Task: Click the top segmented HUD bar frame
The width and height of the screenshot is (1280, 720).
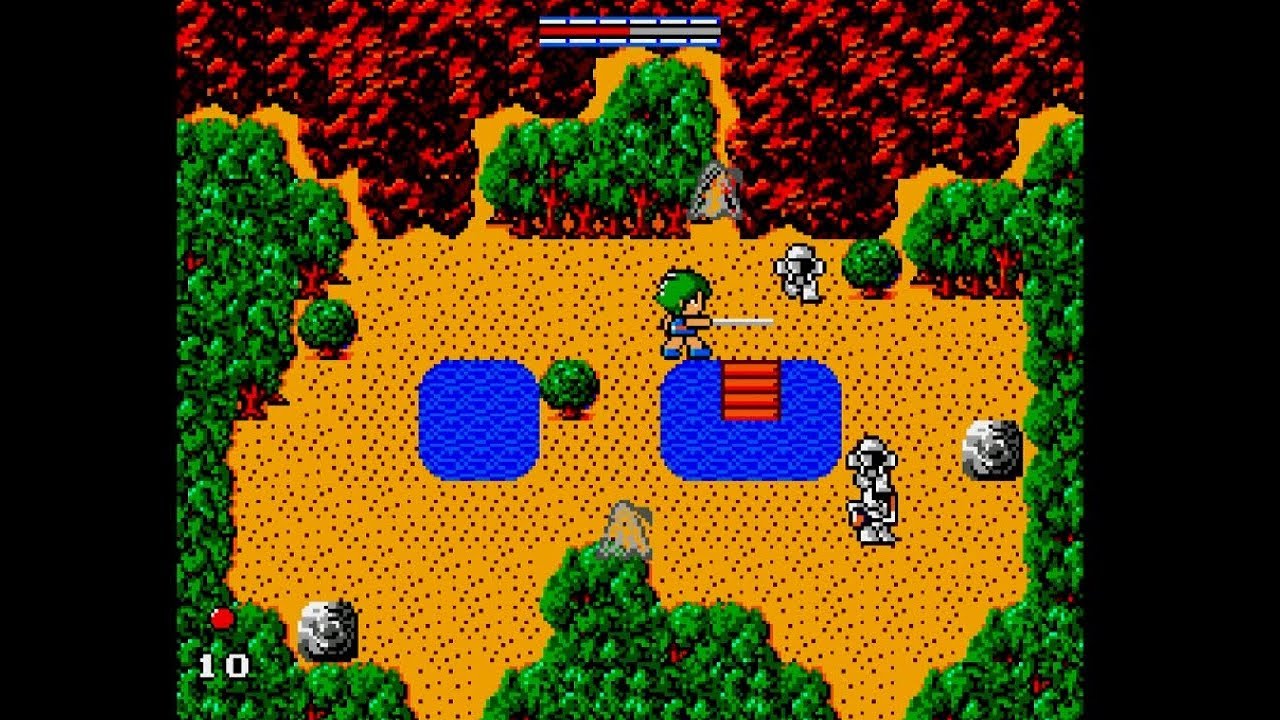Action: pos(630,20)
